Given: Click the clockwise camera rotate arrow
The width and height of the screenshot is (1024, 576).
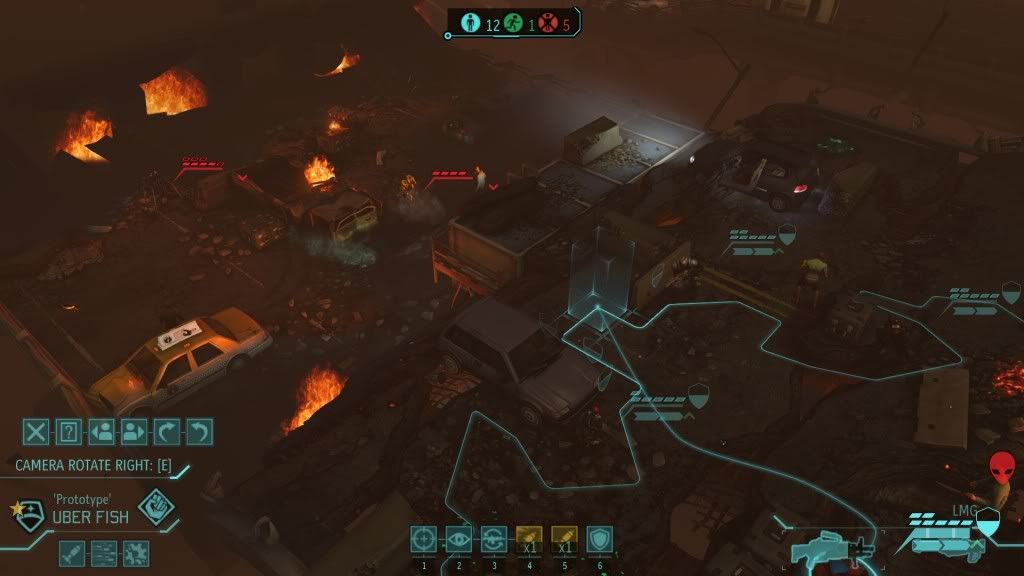Looking at the screenshot, I should [167, 432].
